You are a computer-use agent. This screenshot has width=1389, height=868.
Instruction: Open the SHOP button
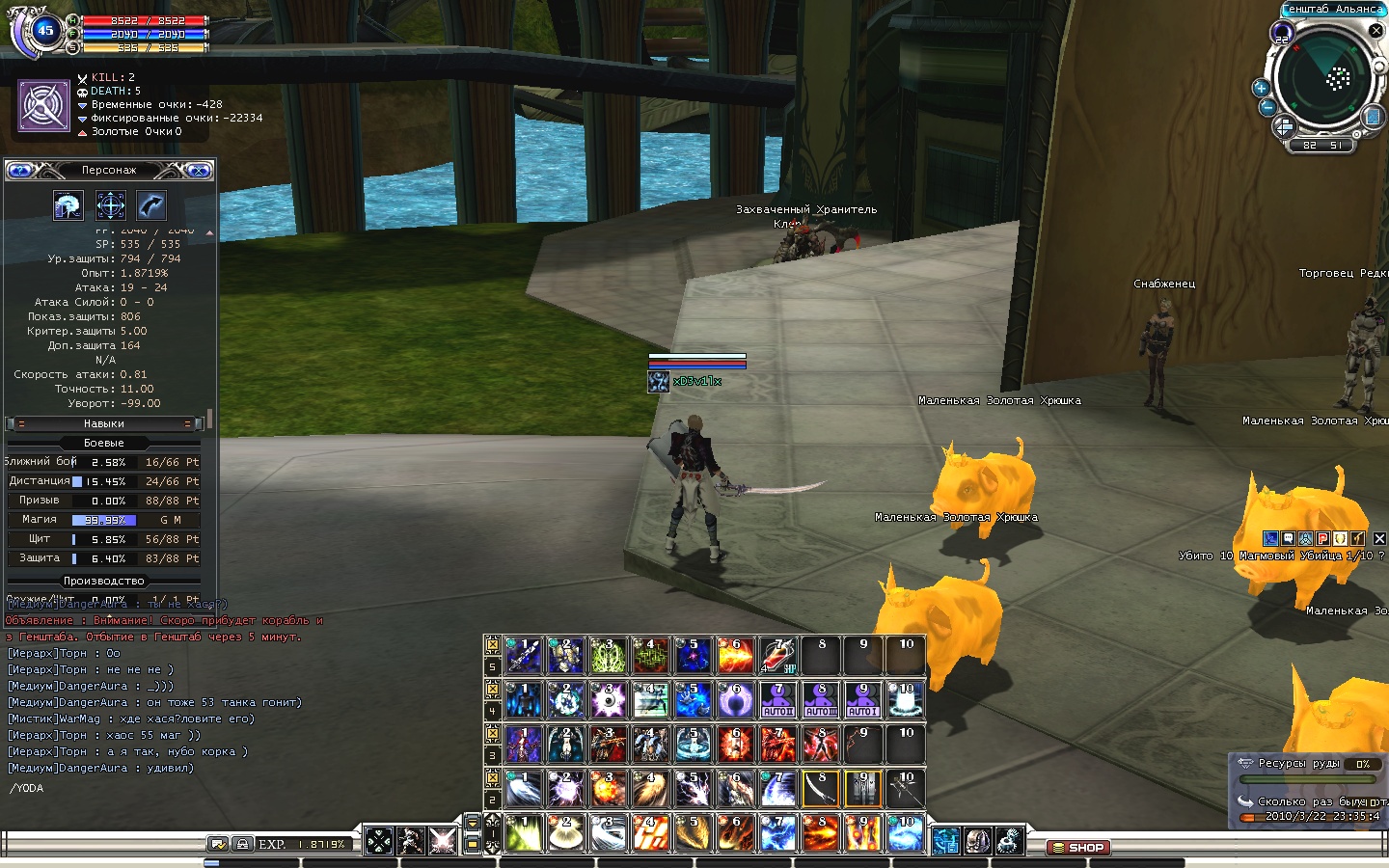(1078, 848)
